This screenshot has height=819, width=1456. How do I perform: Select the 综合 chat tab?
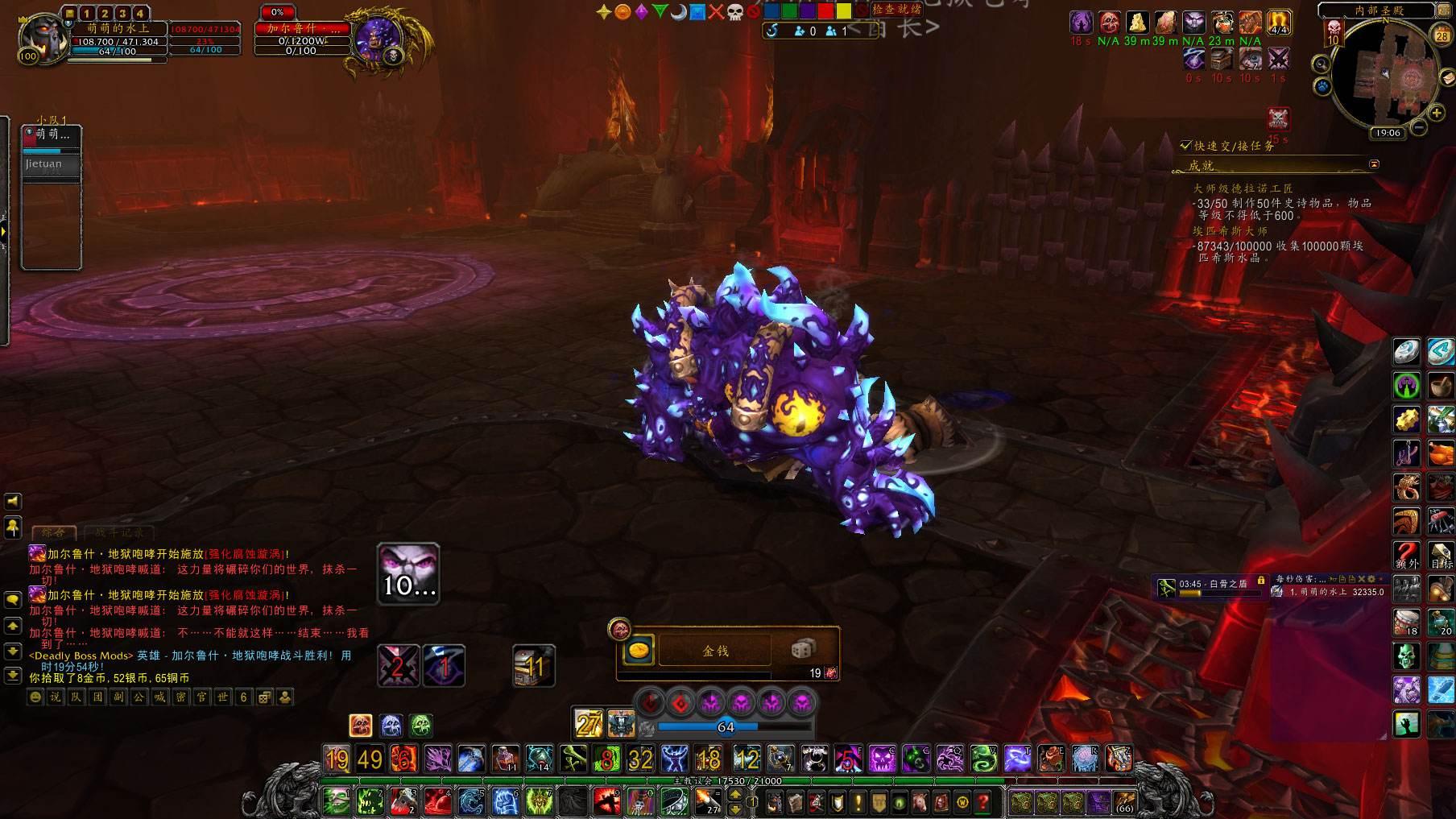54,532
